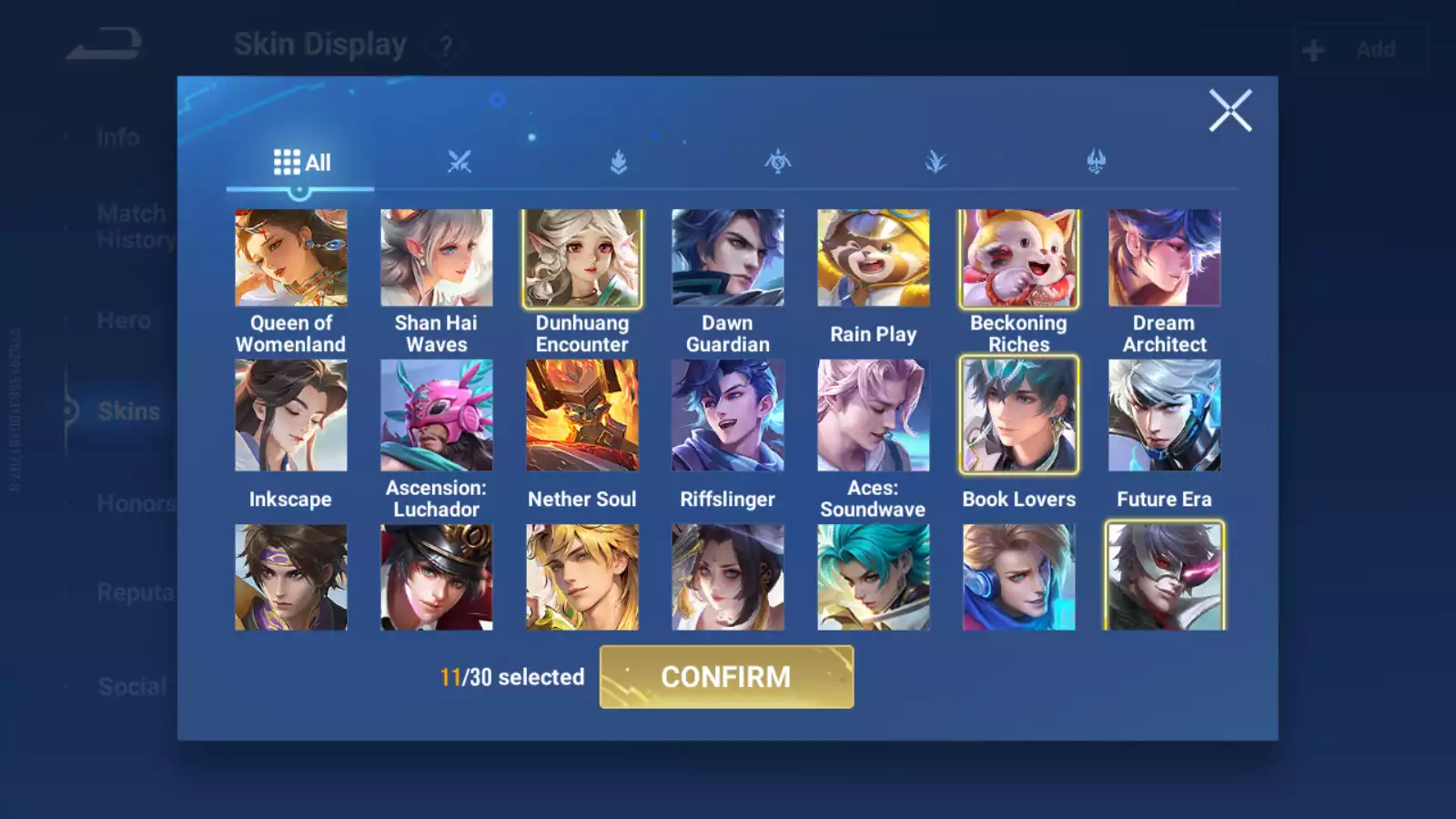
Task: Select the pink luchador mask skin portrait
Action: [437, 416]
